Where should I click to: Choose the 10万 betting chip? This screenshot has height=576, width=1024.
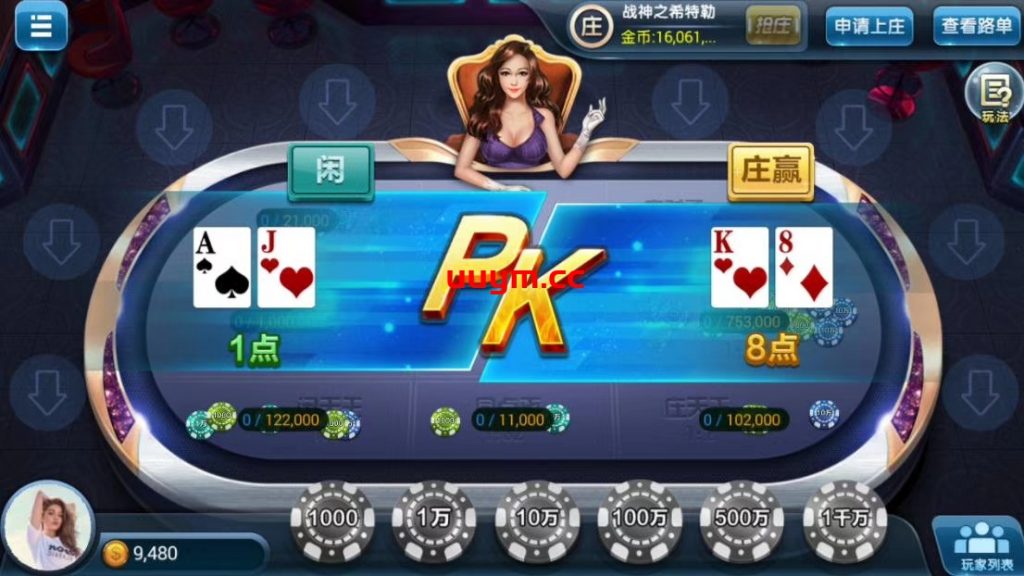coord(538,518)
